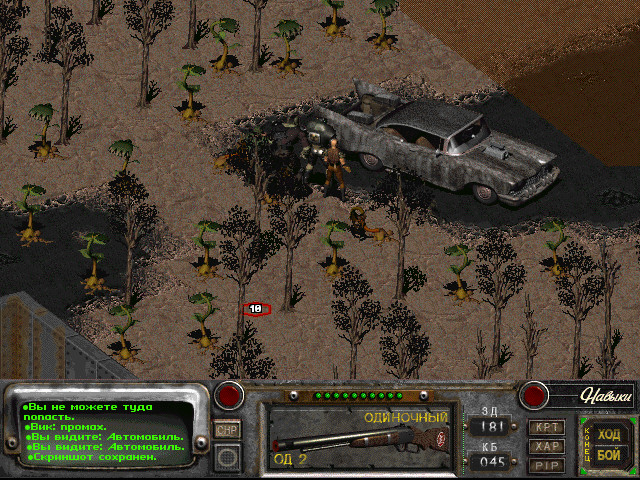
Task: Open inventory with the СНР button
Action: coord(227,430)
